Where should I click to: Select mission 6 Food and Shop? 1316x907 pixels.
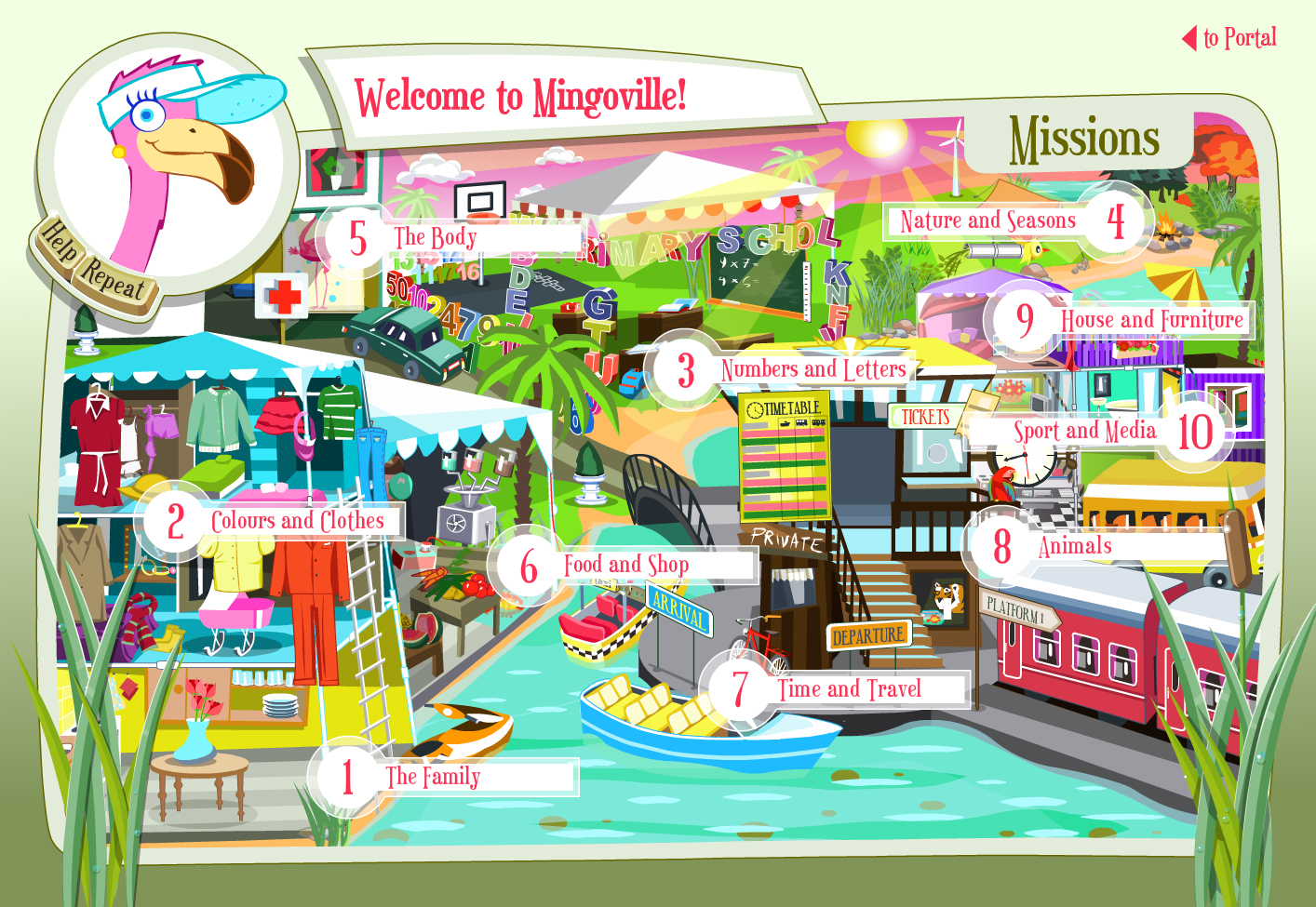tap(625, 565)
